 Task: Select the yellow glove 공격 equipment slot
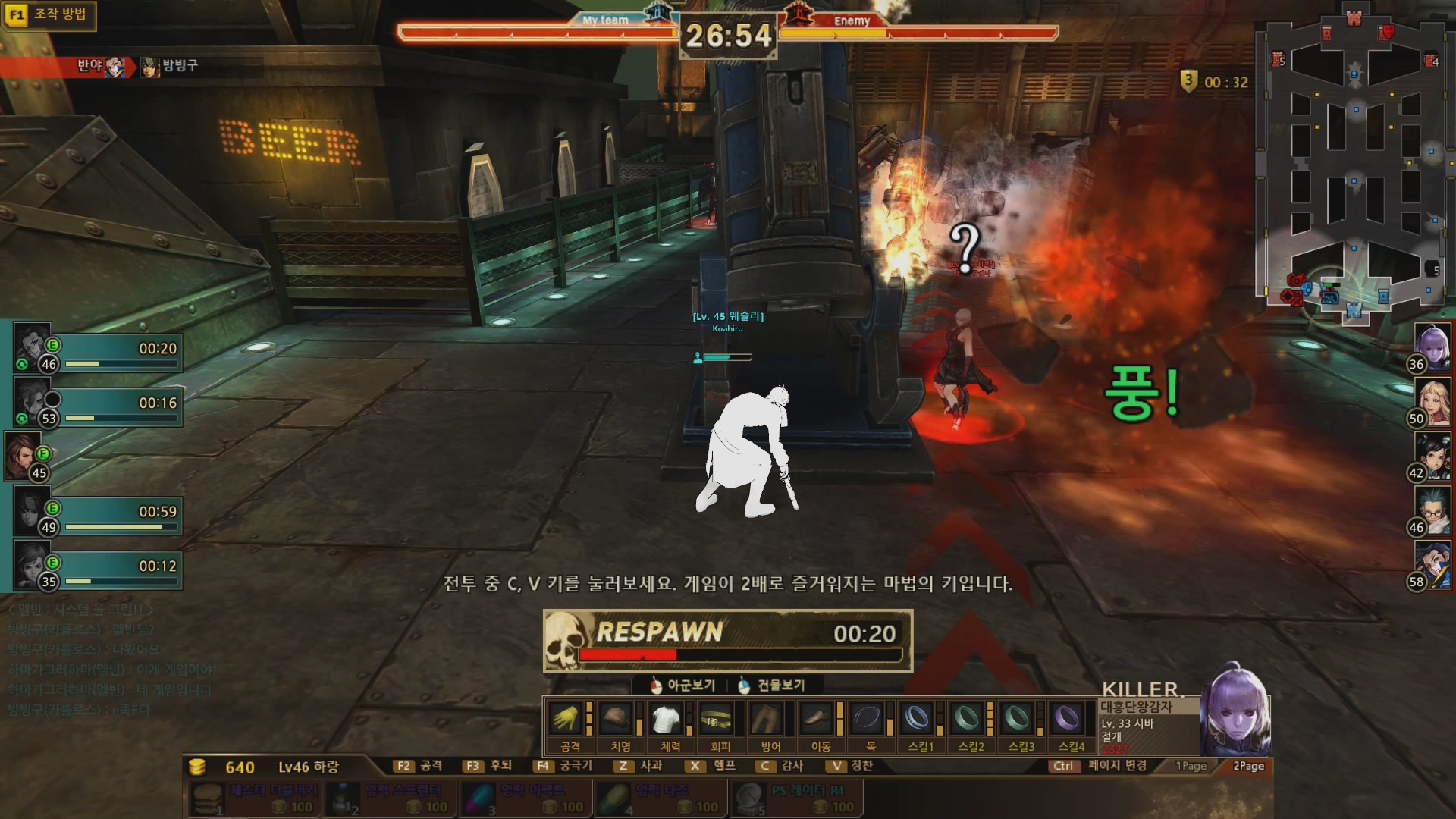pos(566,718)
